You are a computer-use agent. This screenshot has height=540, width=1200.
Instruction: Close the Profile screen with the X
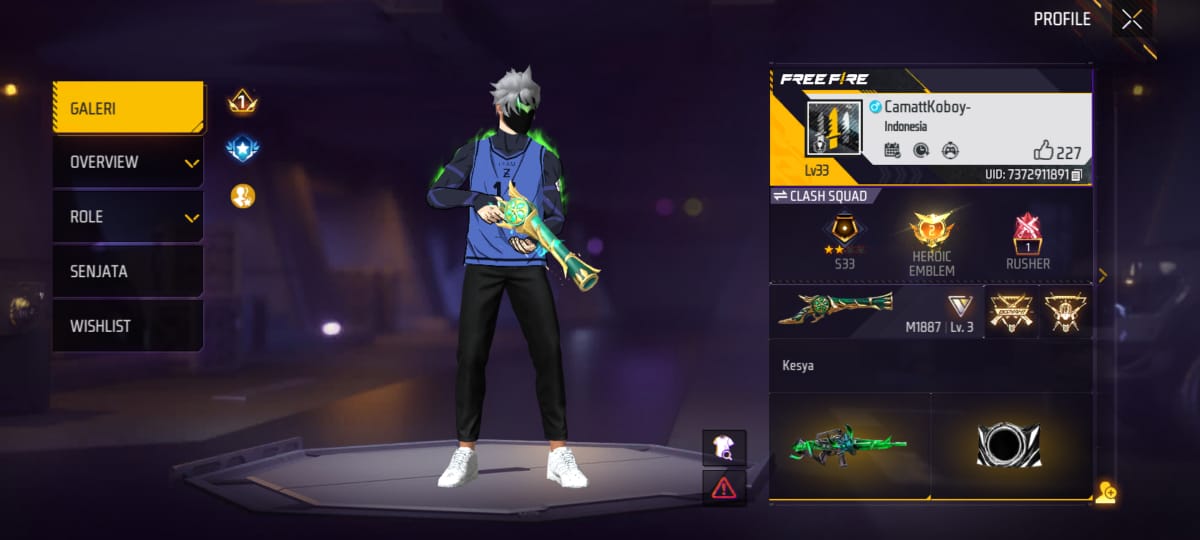[x=1131, y=20]
